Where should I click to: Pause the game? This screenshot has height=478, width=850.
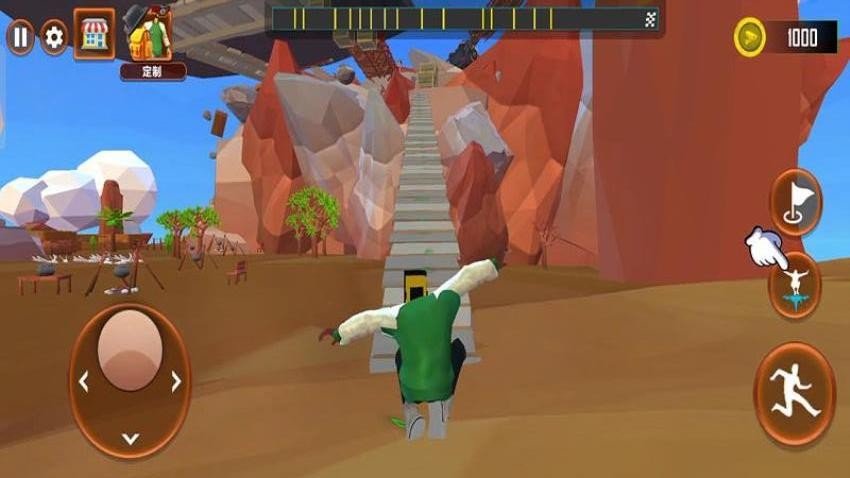(x=20, y=38)
